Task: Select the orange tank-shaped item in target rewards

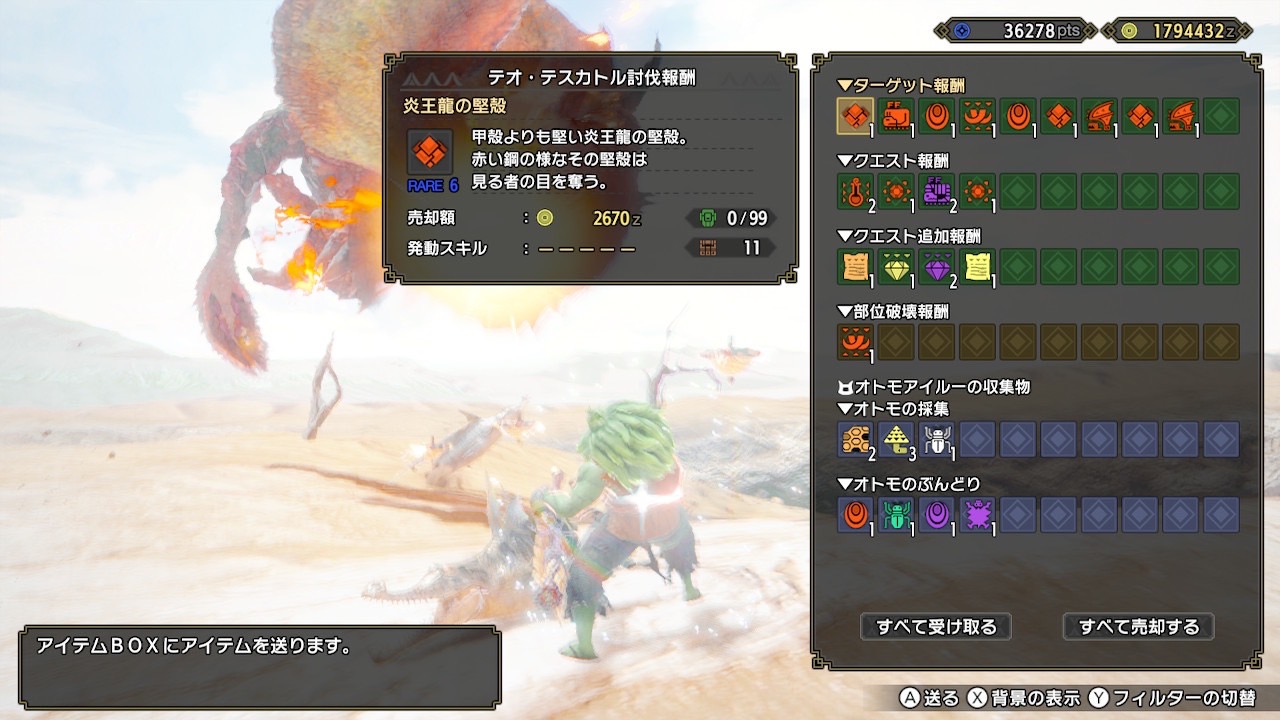Action: click(896, 116)
